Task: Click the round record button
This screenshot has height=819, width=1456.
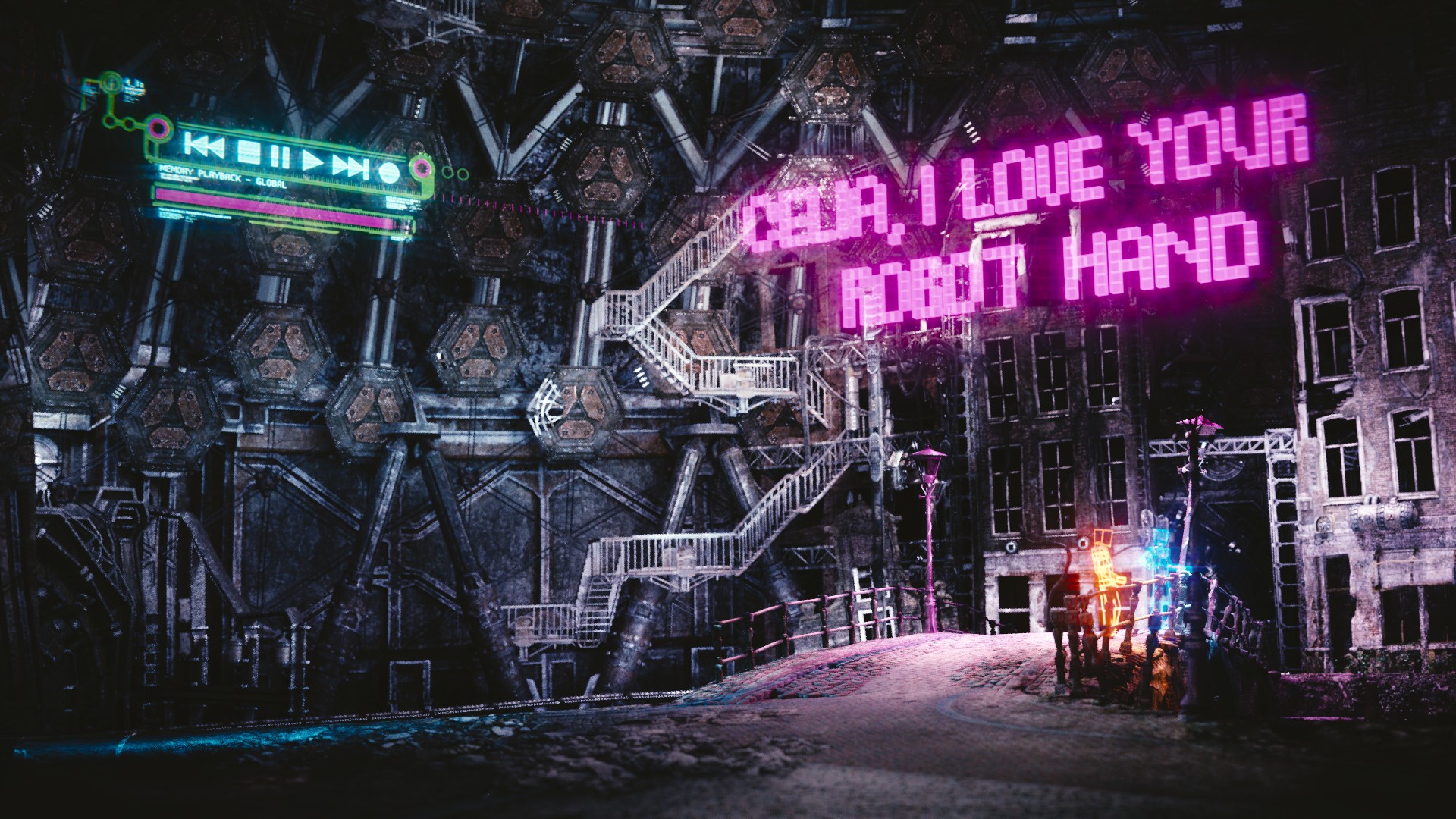Action: pos(388,171)
